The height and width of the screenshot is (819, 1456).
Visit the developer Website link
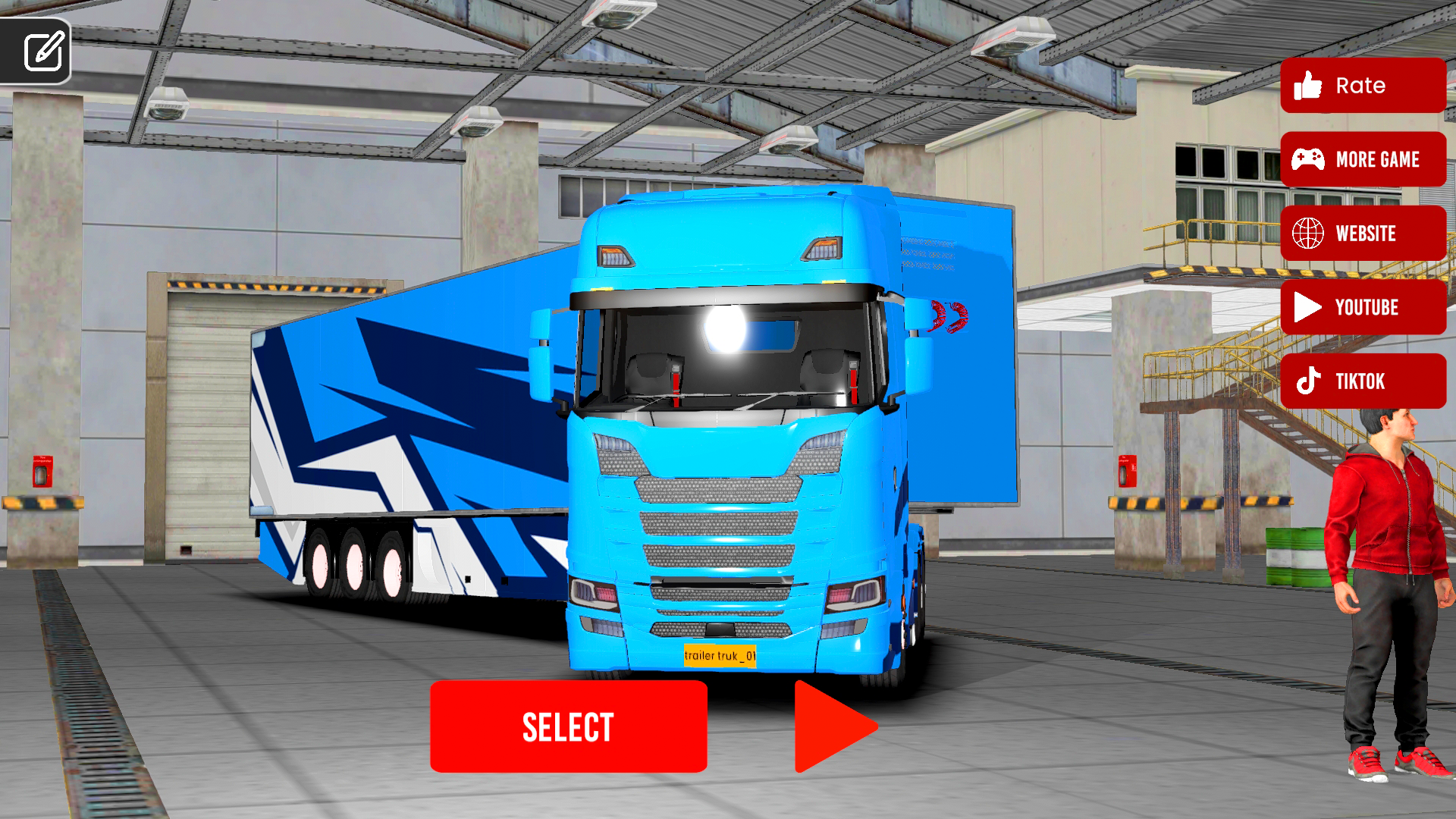coord(1362,234)
